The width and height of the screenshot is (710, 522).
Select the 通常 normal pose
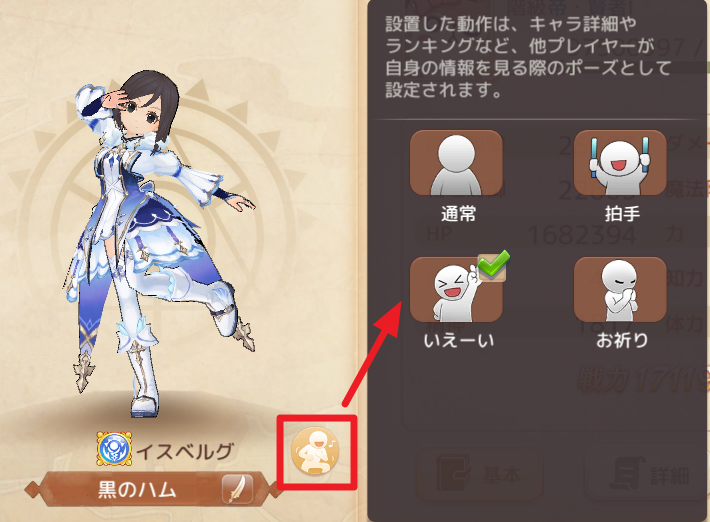click(457, 163)
